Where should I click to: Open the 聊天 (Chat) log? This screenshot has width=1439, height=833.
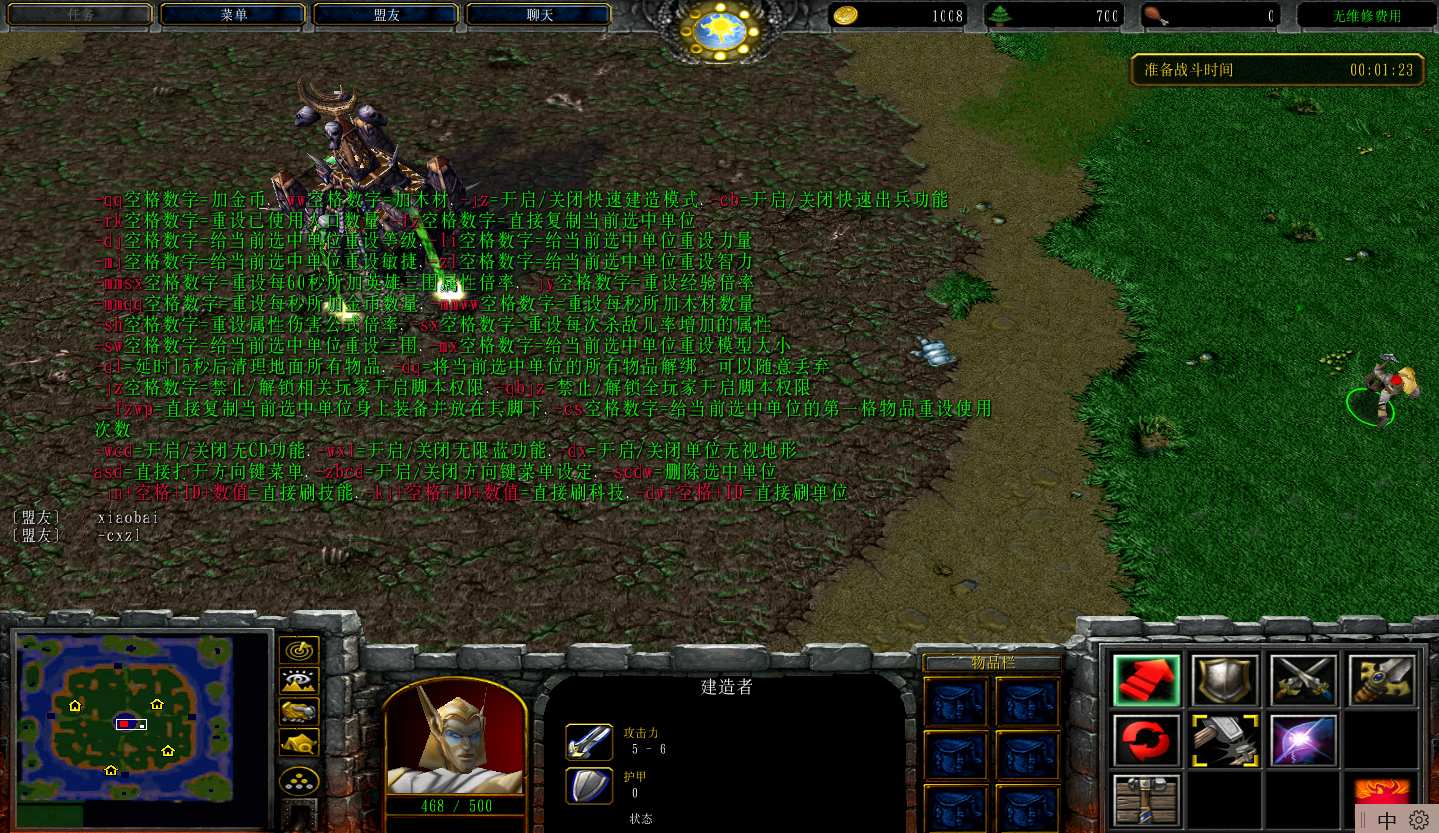click(539, 15)
